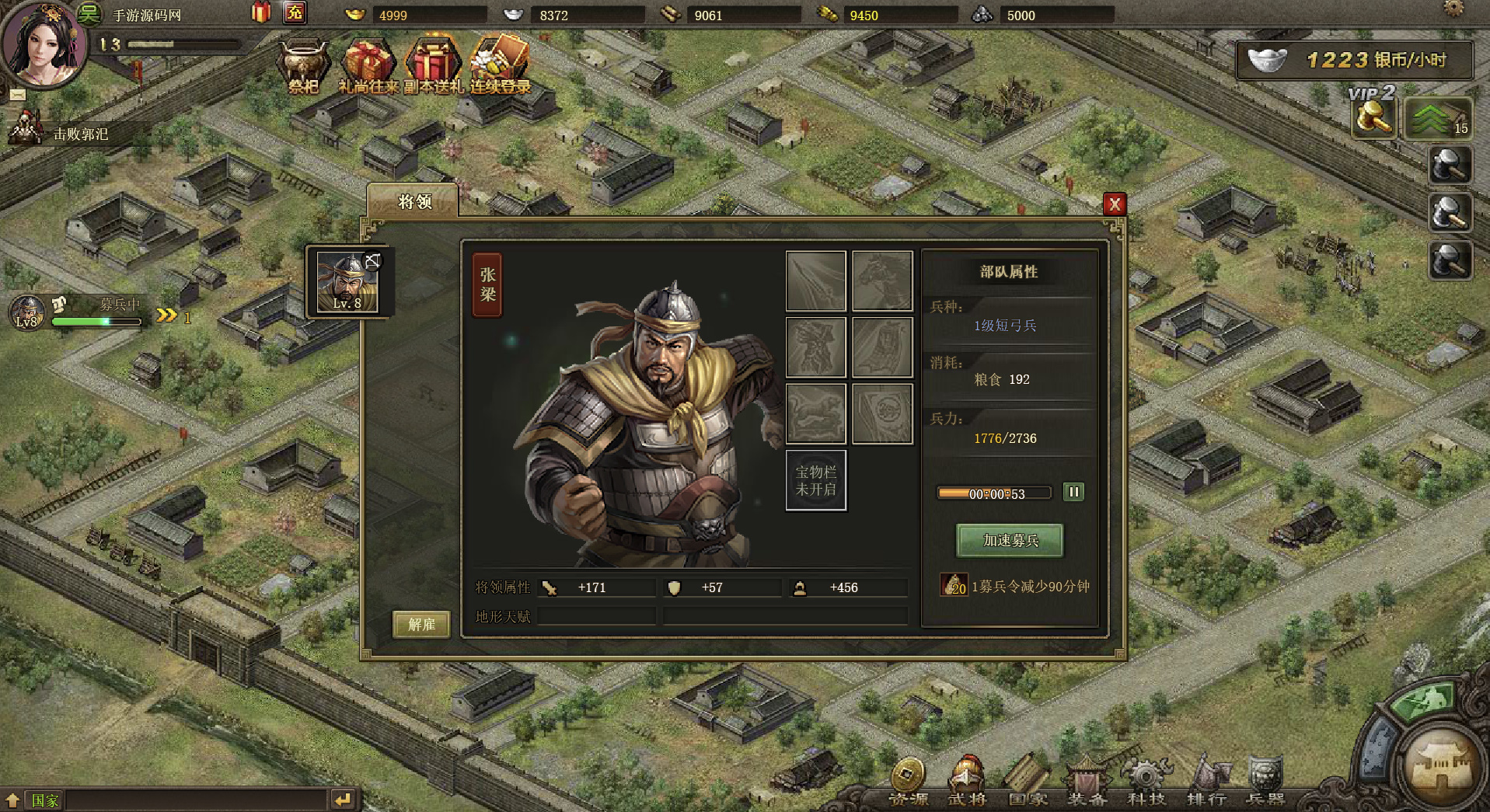Open the 副本送礼 dungeon gift event
The width and height of the screenshot is (1490, 812).
pos(433,66)
